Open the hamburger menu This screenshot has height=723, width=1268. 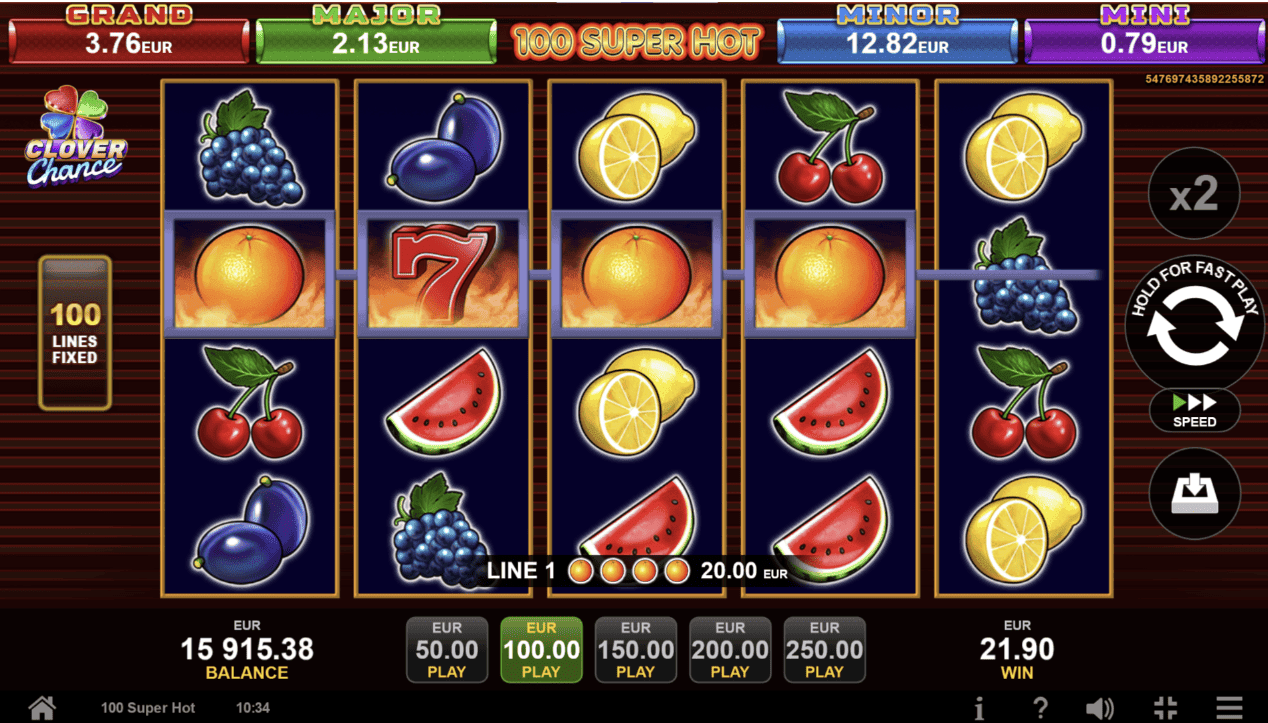tap(1229, 708)
